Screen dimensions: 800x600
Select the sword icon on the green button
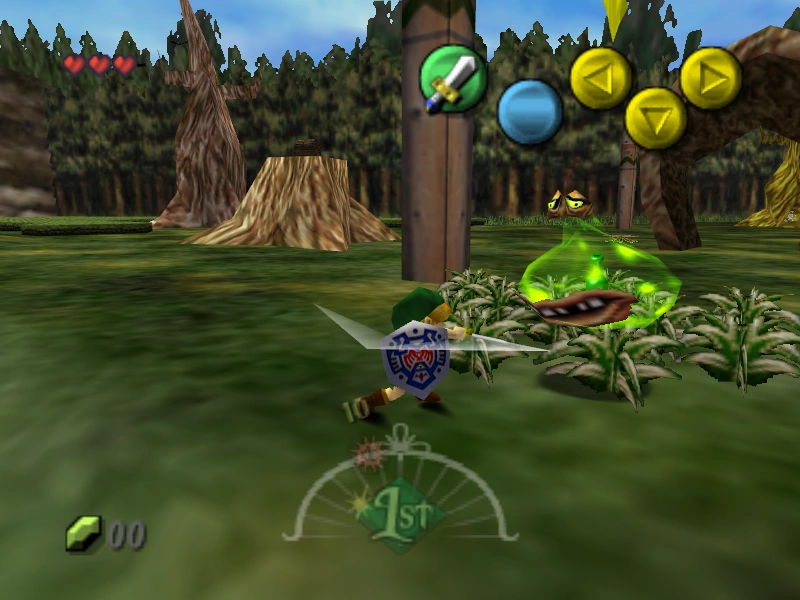(452, 78)
